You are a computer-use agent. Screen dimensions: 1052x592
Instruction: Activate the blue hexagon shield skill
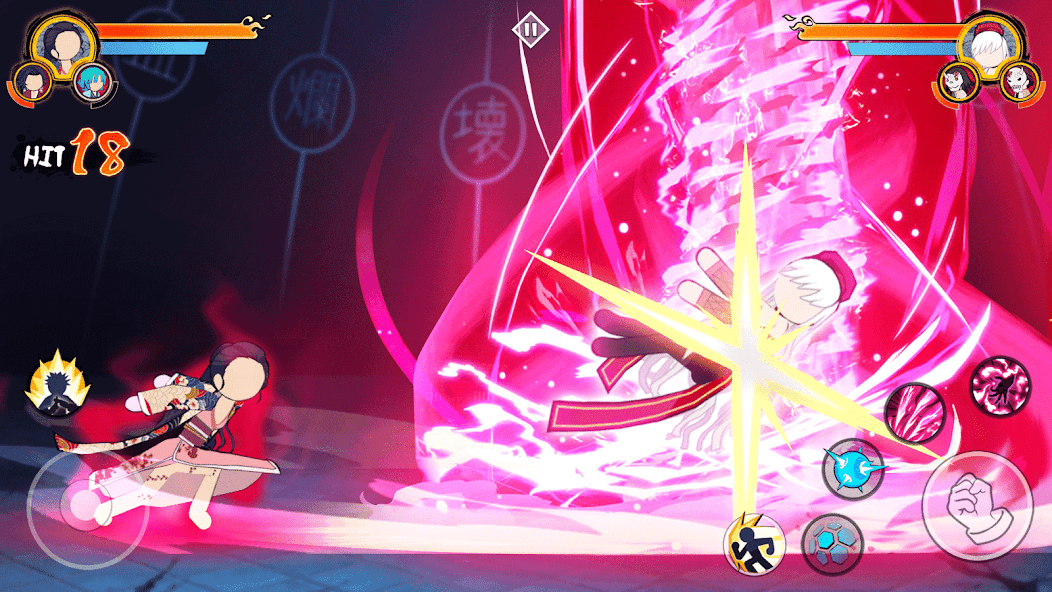(832, 543)
